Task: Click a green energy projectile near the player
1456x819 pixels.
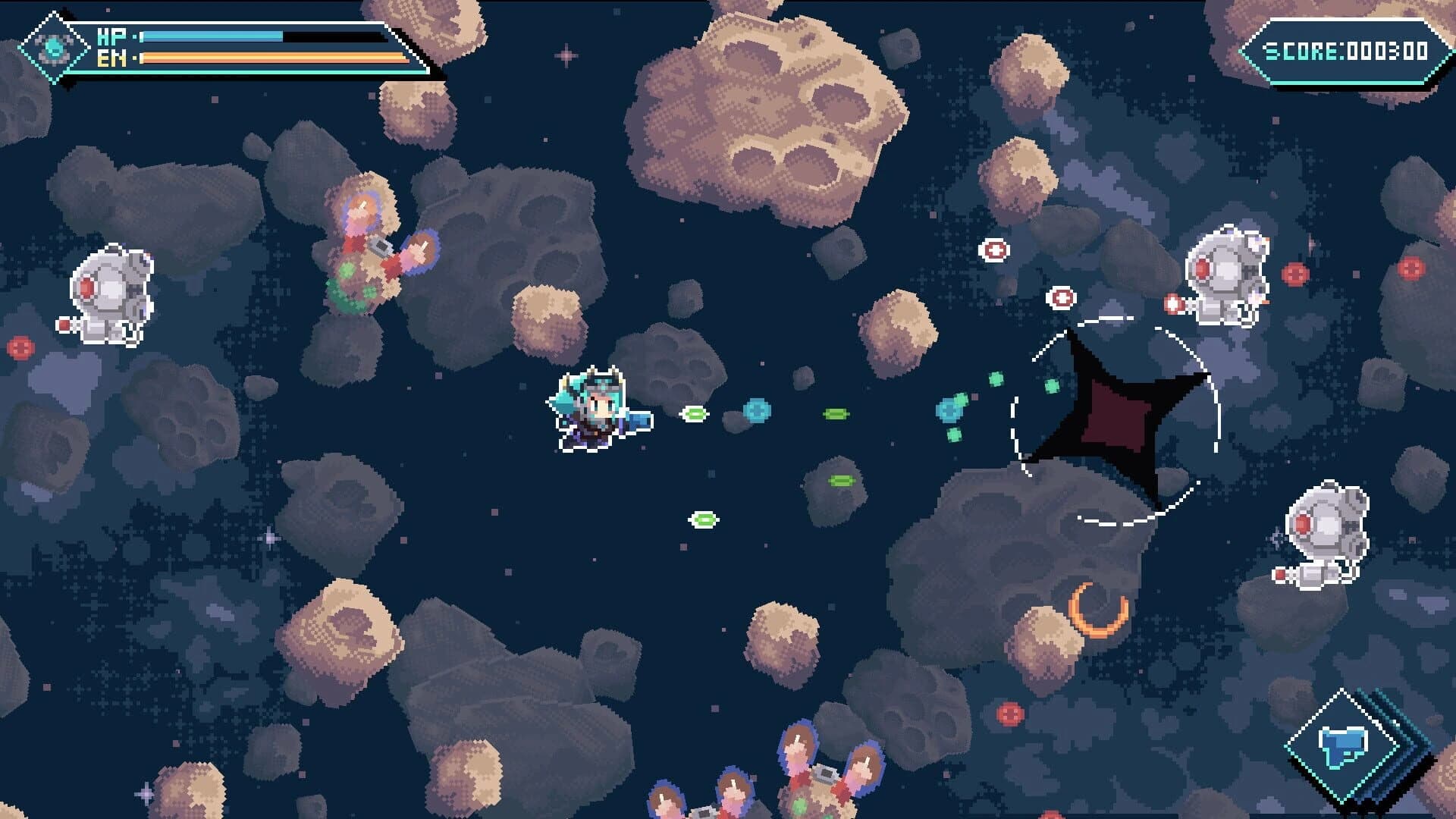Action: [694, 416]
